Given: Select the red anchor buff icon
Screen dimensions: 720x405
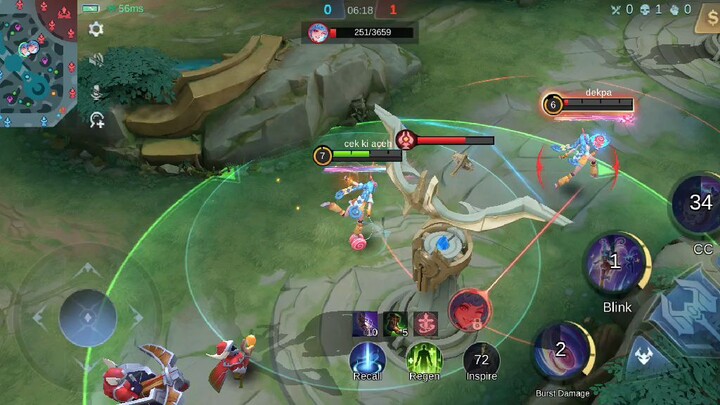Looking at the screenshot, I should point(426,323).
